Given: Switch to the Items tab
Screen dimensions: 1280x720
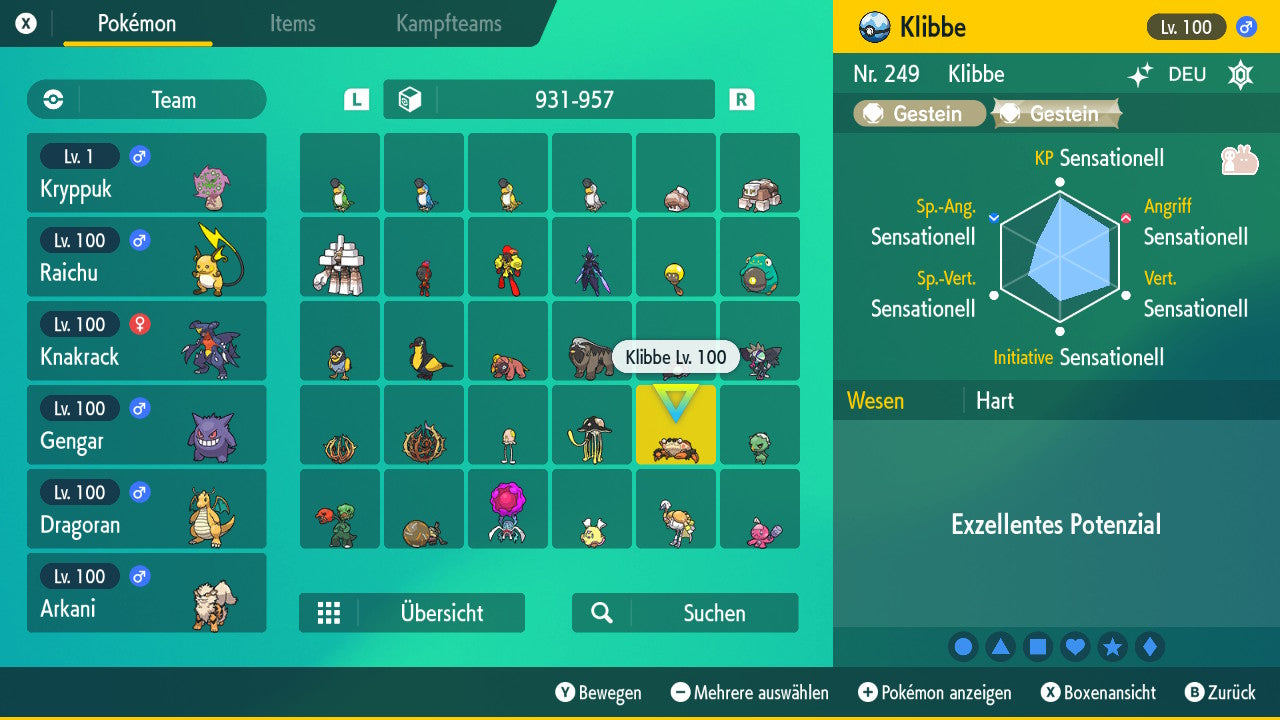Looking at the screenshot, I should point(292,24).
